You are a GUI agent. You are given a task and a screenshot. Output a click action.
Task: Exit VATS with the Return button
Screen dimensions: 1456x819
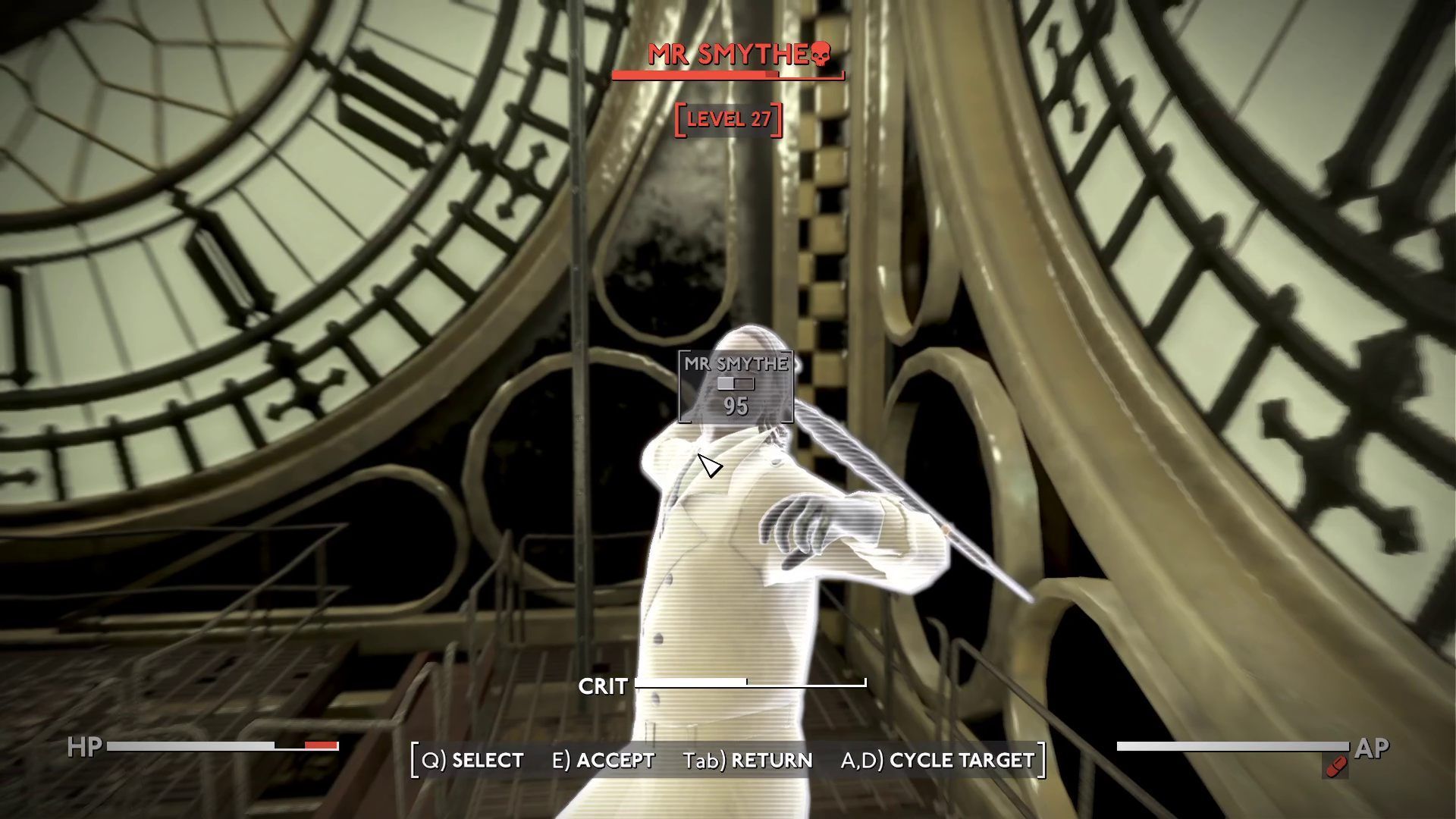(x=747, y=760)
